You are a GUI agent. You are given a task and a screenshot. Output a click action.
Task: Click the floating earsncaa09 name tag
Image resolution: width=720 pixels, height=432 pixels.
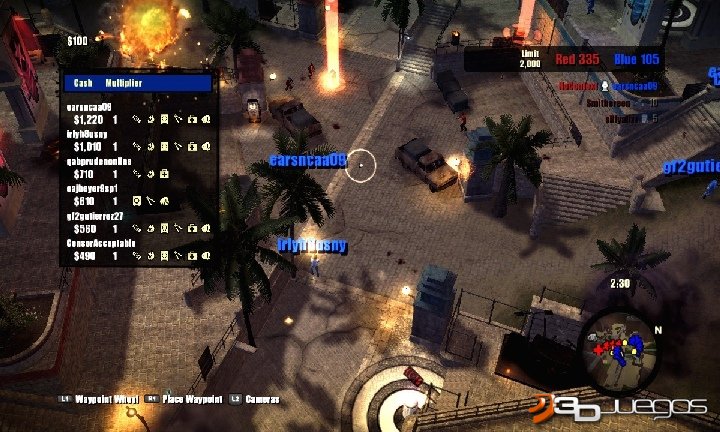tap(307, 160)
